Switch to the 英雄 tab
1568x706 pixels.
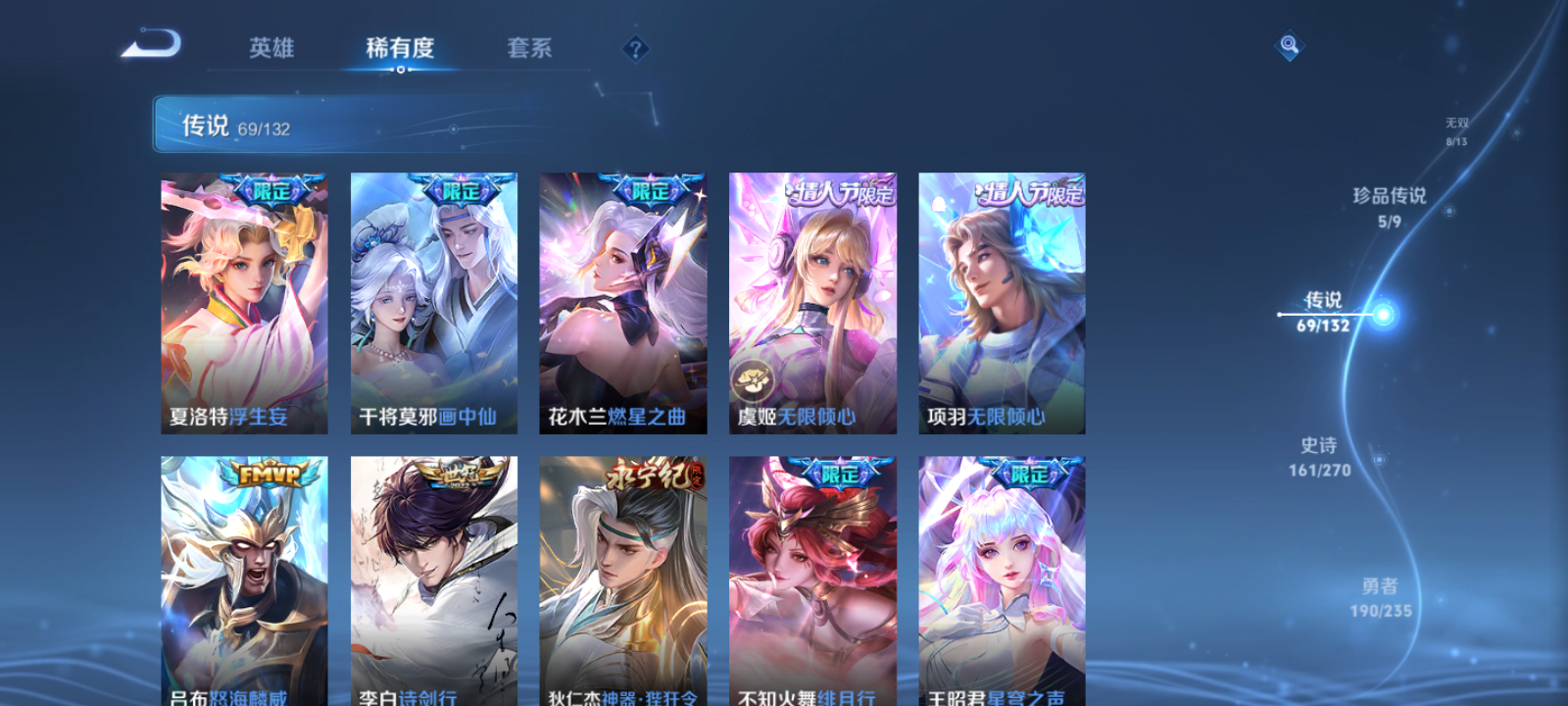271,48
